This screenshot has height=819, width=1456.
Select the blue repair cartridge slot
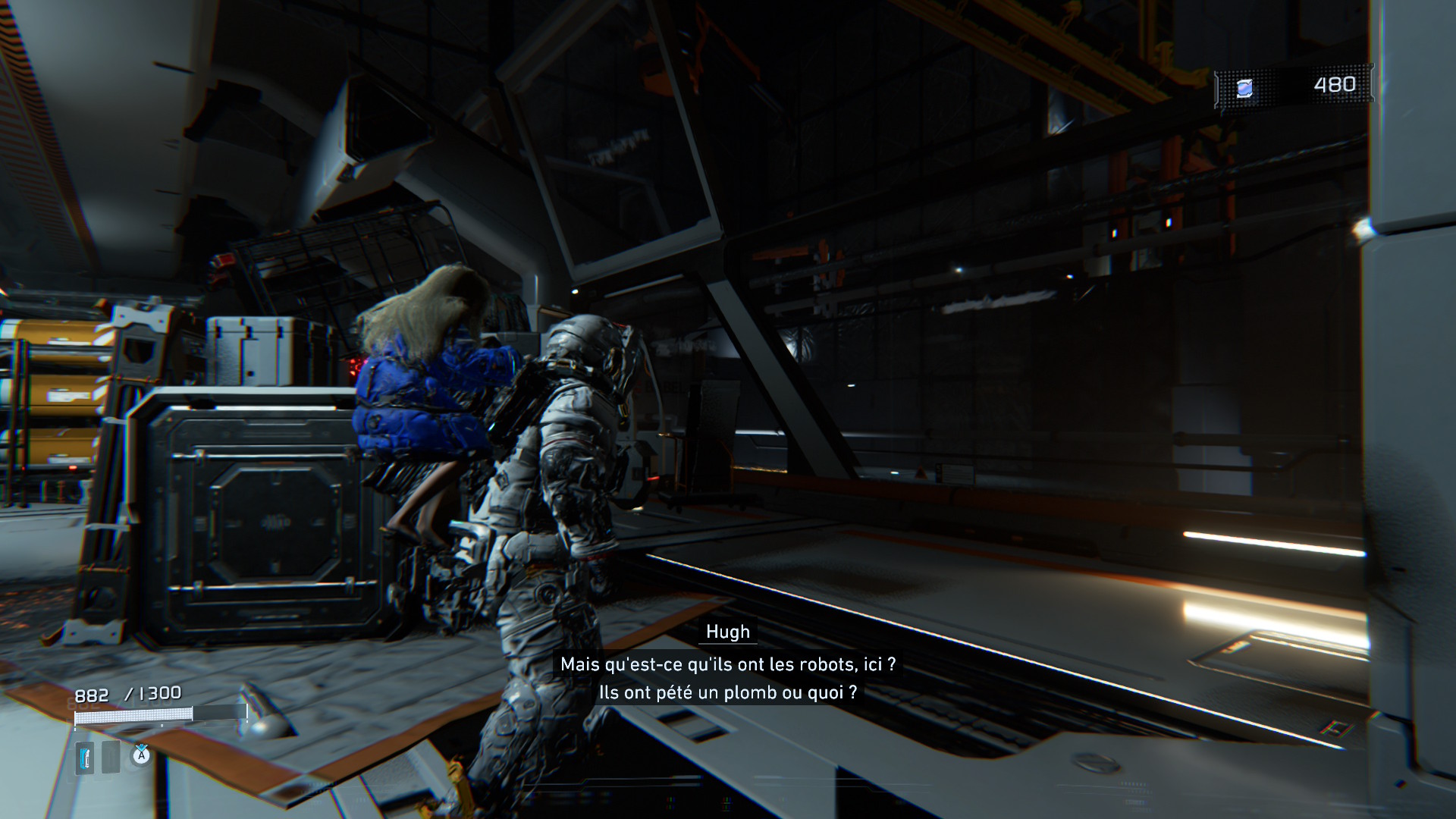click(85, 758)
